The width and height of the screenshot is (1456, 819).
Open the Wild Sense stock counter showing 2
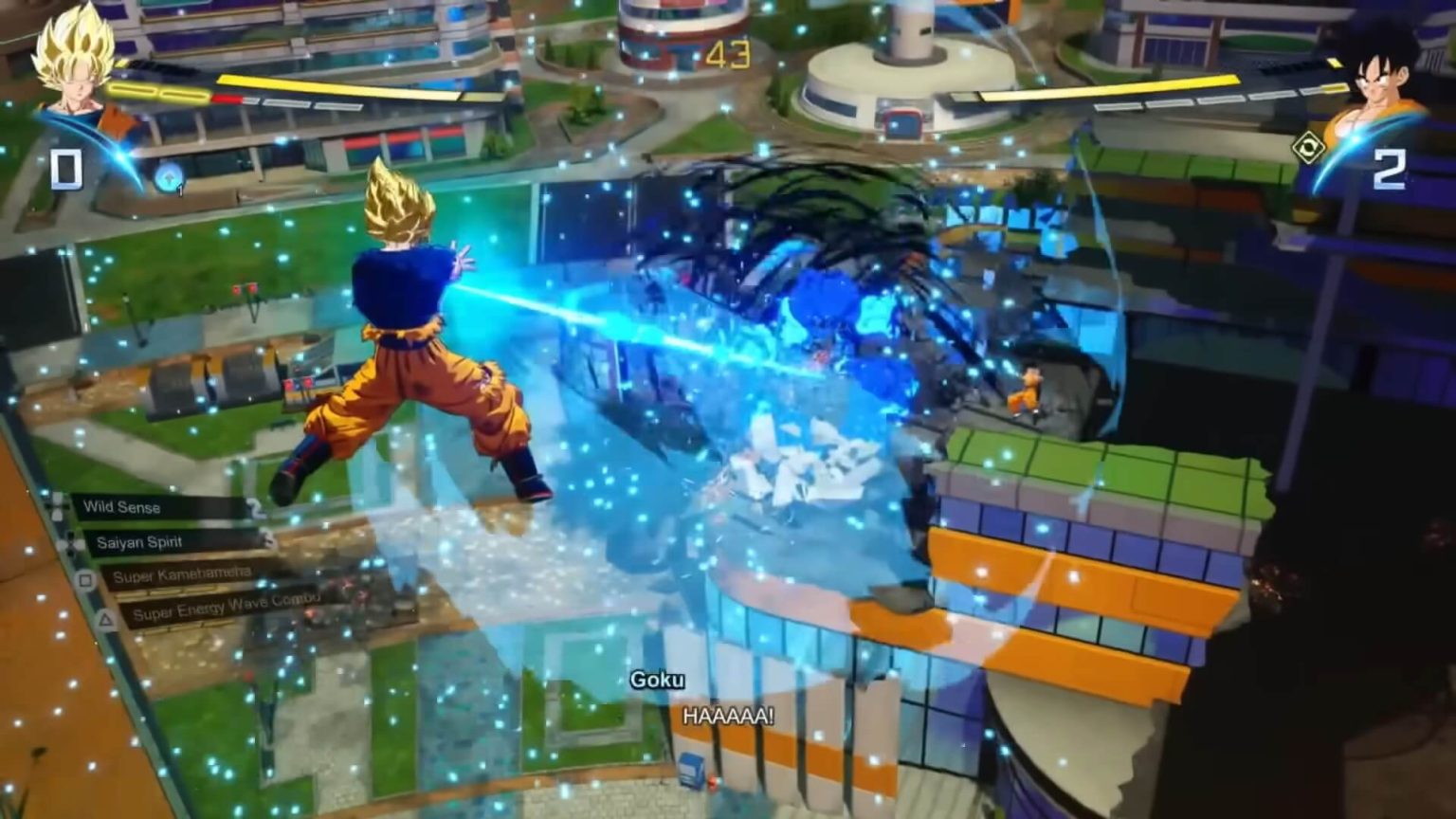pos(254,506)
